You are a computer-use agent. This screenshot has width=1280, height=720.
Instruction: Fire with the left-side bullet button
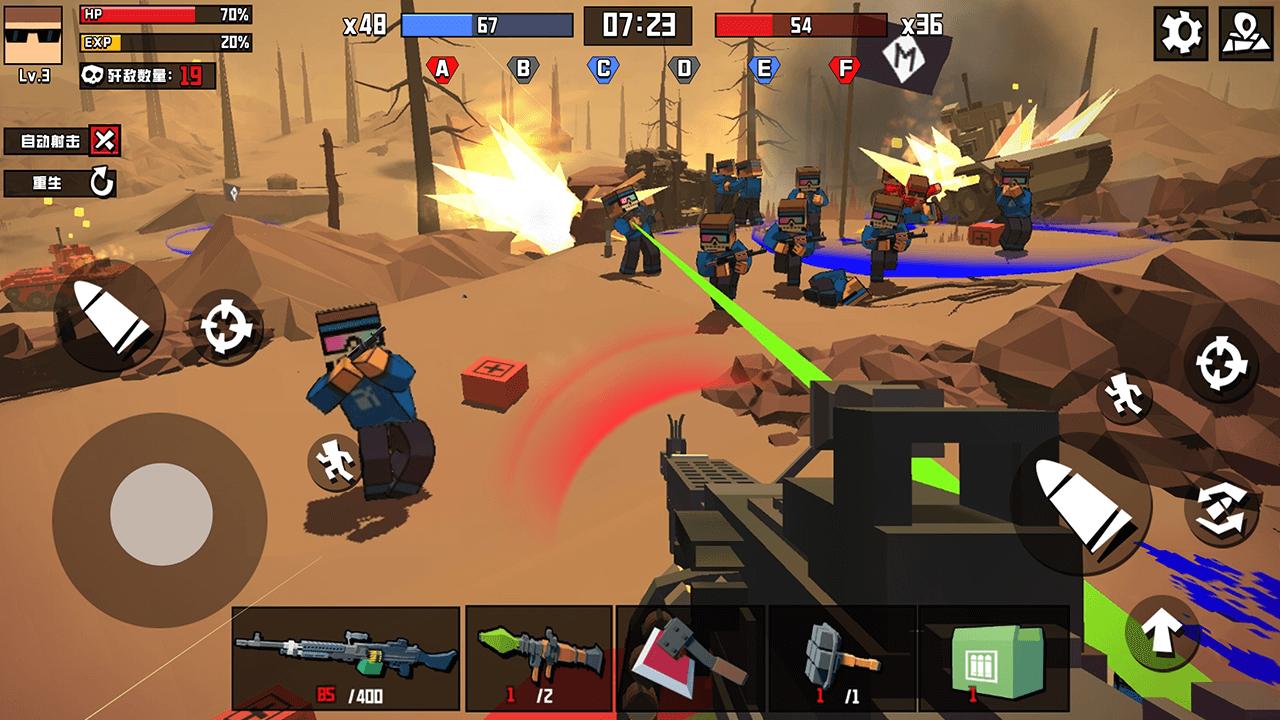(x=108, y=317)
